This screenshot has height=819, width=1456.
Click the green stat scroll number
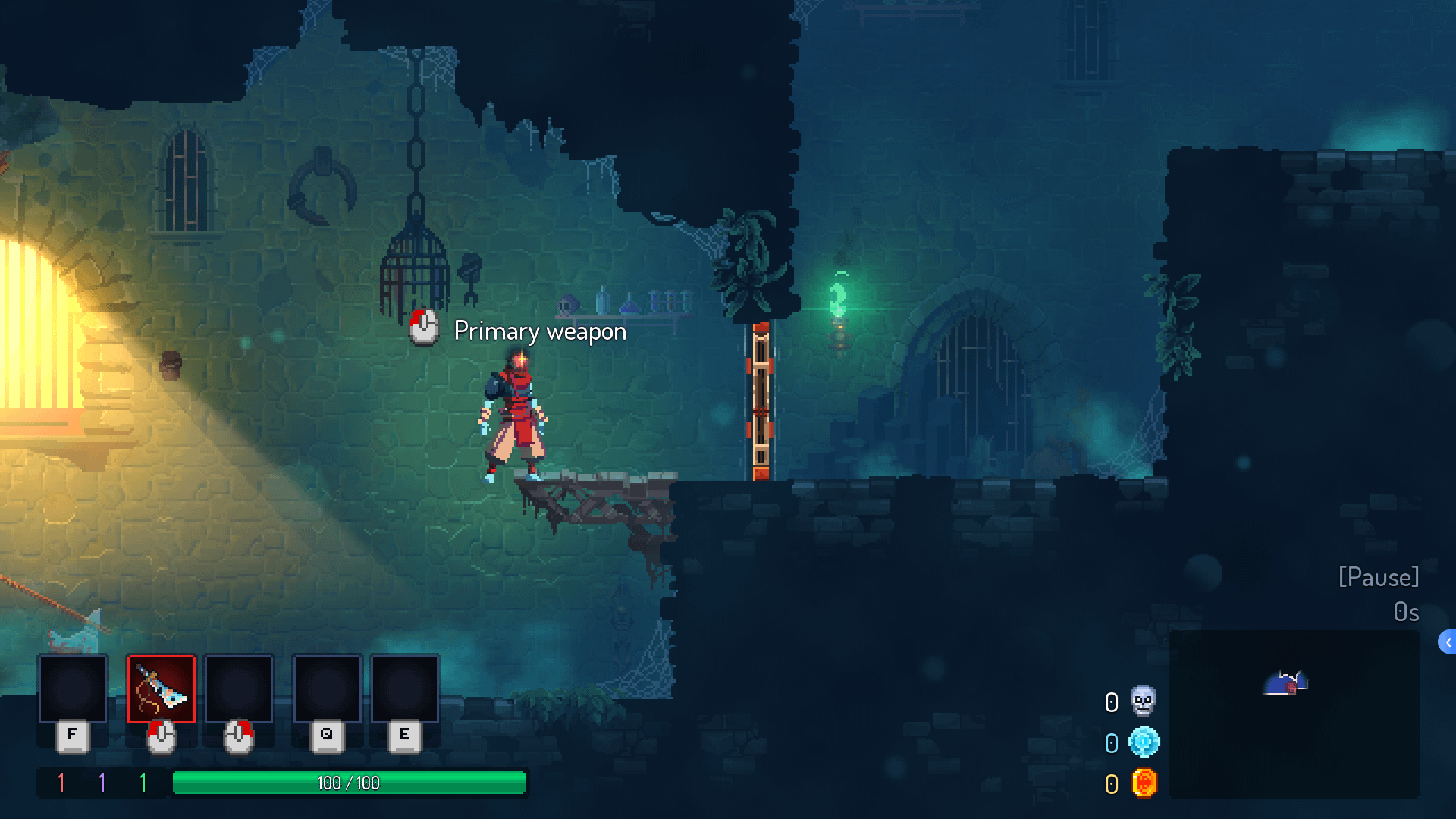[144, 783]
